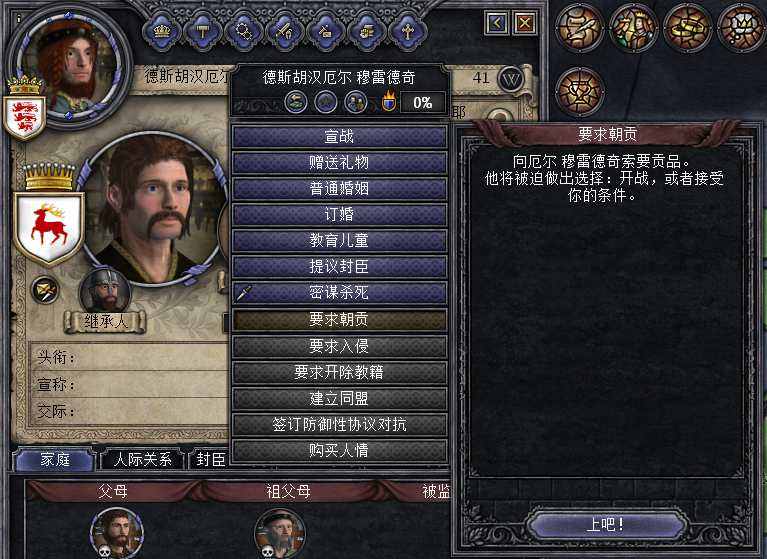Screen dimensions: 767x559
Task: Select 要求开除教籍 from the menu
Action: point(339,372)
